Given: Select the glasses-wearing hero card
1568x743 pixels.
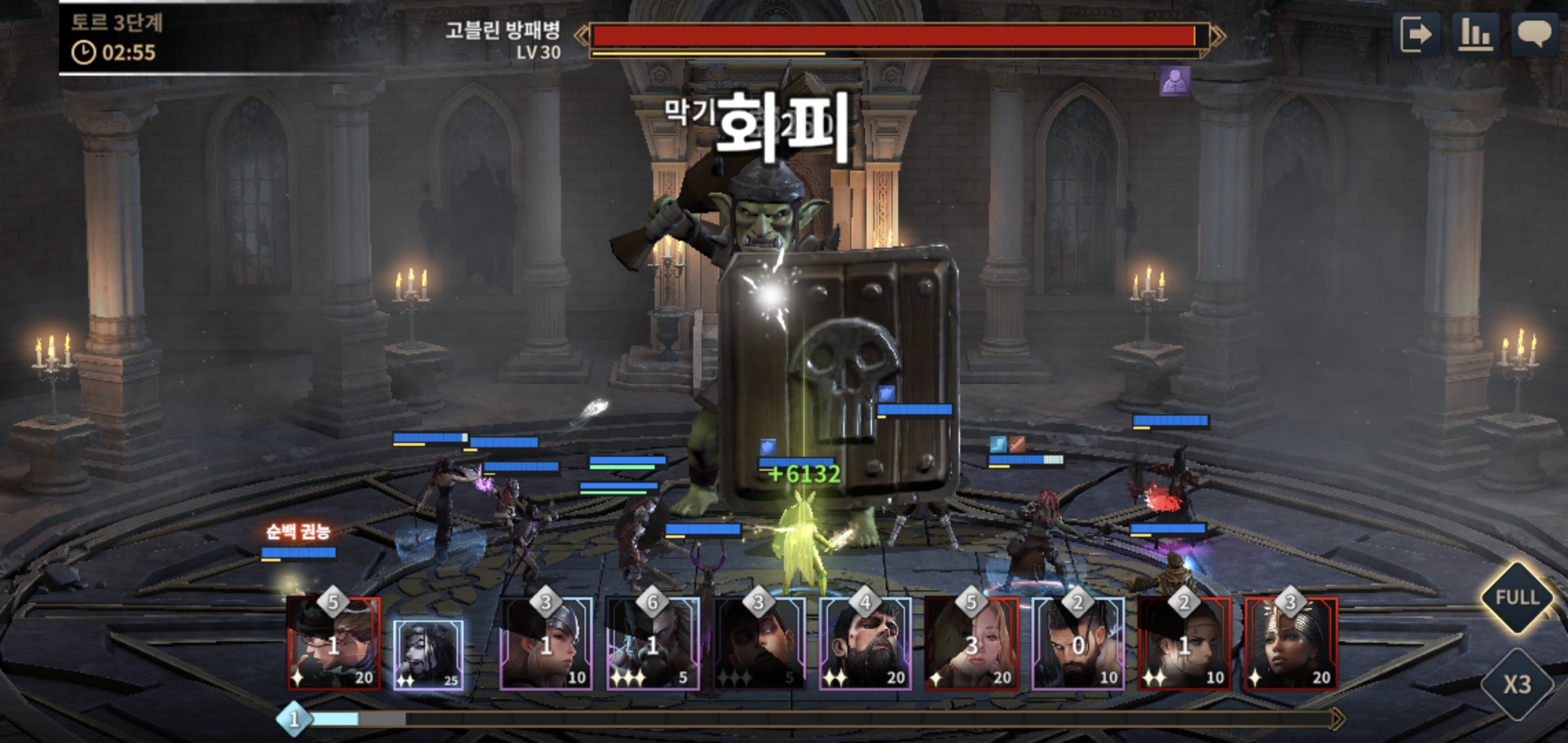Looking at the screenshot, I should coord(334,643).
